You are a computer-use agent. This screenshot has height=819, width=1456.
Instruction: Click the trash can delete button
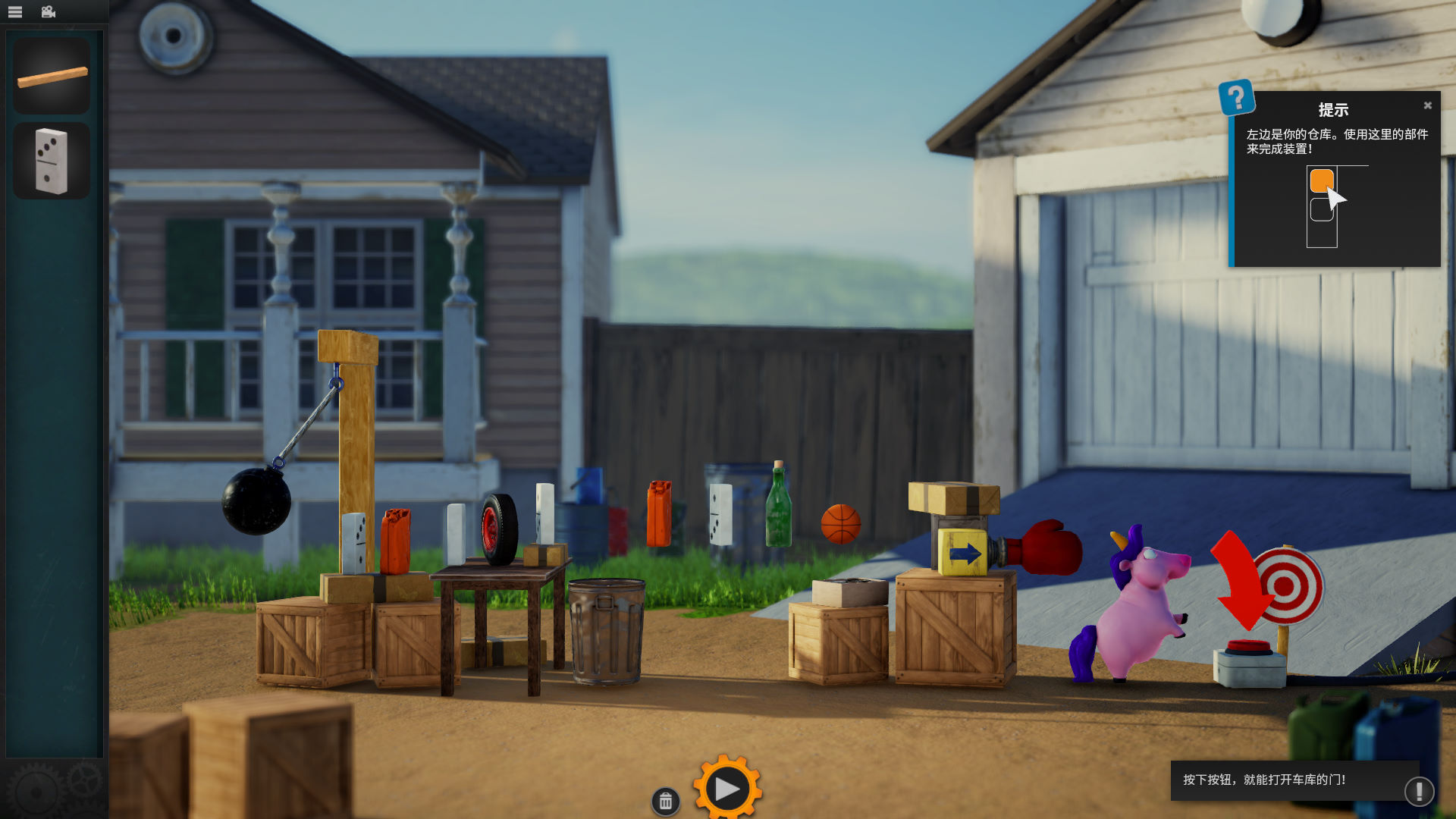point(665,801)
